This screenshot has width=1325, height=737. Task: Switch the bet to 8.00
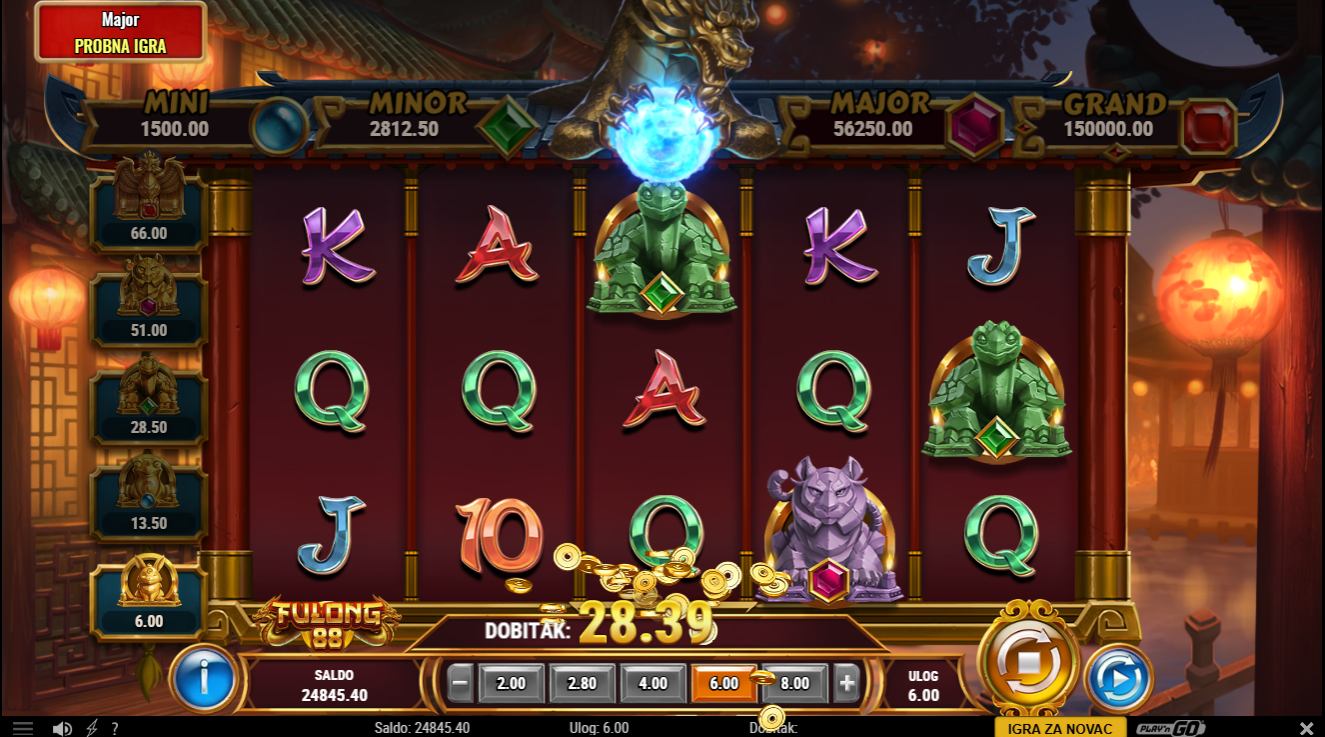(x=794, y=684)
